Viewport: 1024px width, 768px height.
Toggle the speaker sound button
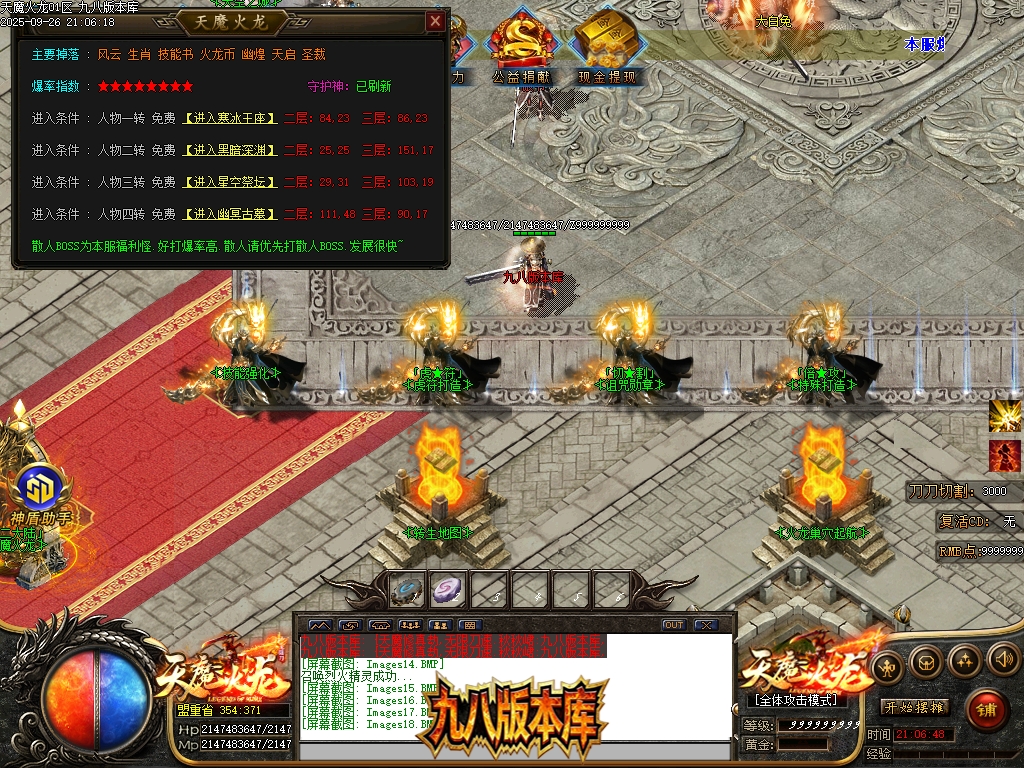(x=1002, y=658)
